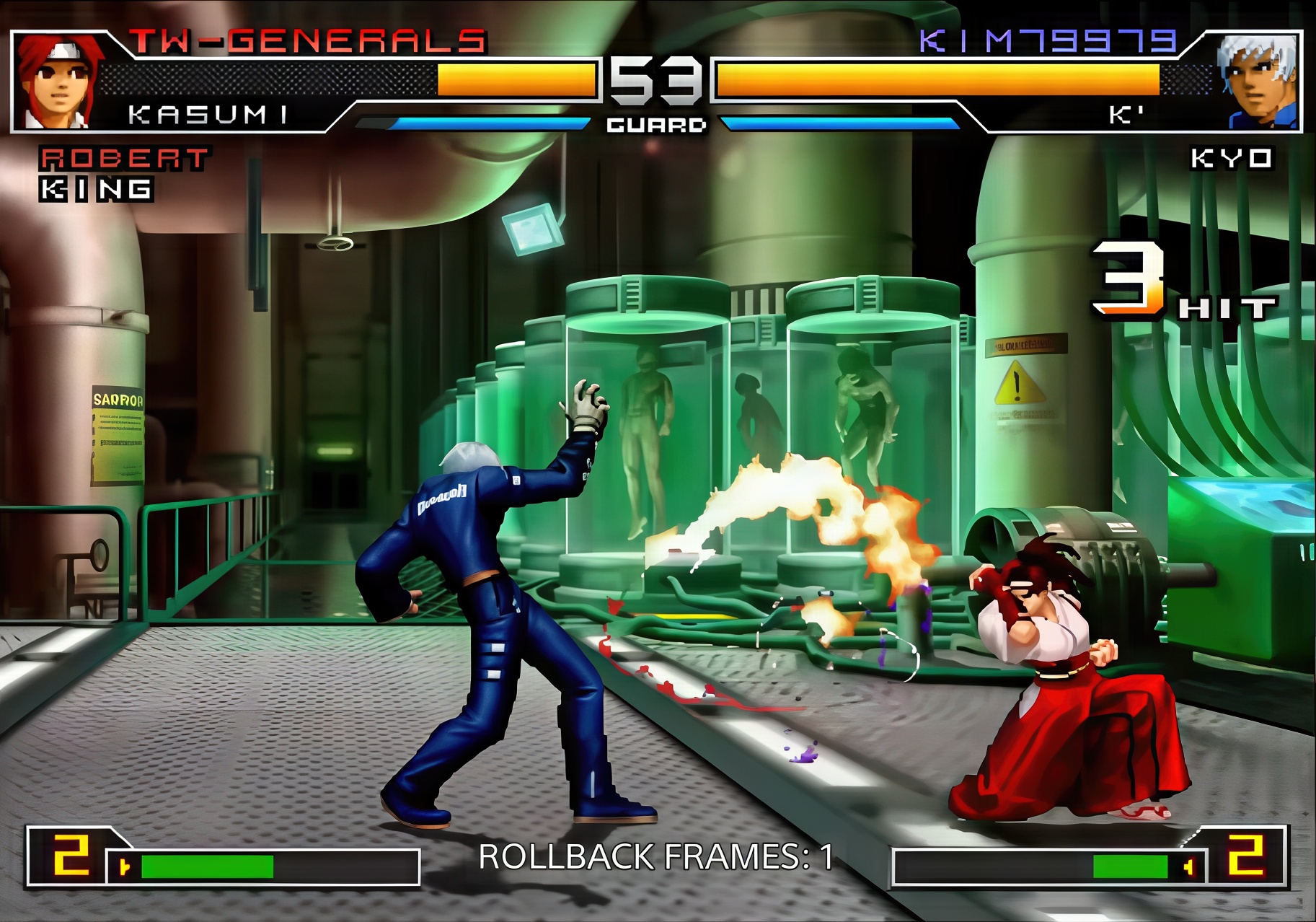Click the K' character portrait
Viewport: 1316px width, 922px height.
(1258, 82)
